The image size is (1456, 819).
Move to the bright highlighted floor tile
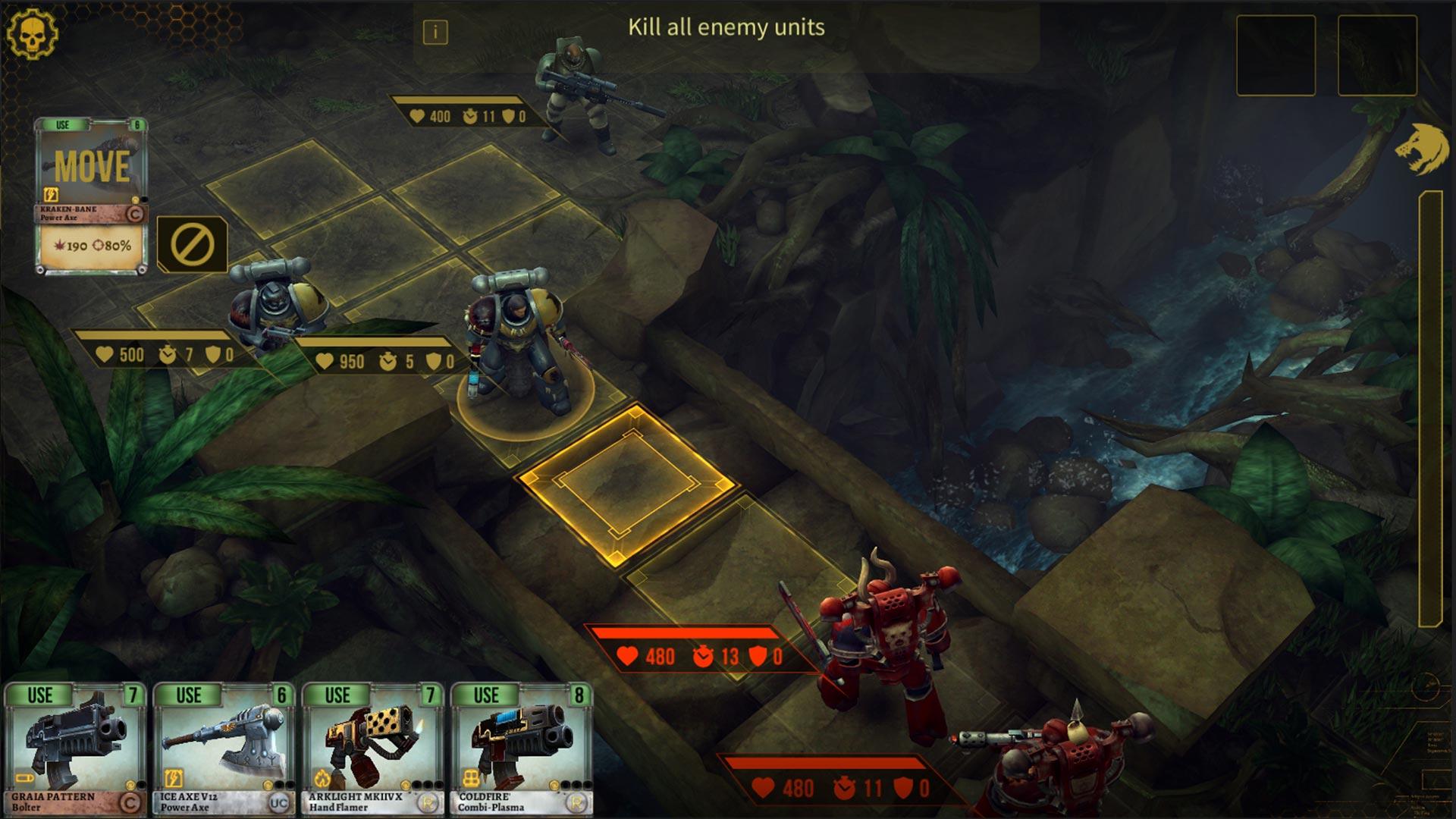pos(626,482)
